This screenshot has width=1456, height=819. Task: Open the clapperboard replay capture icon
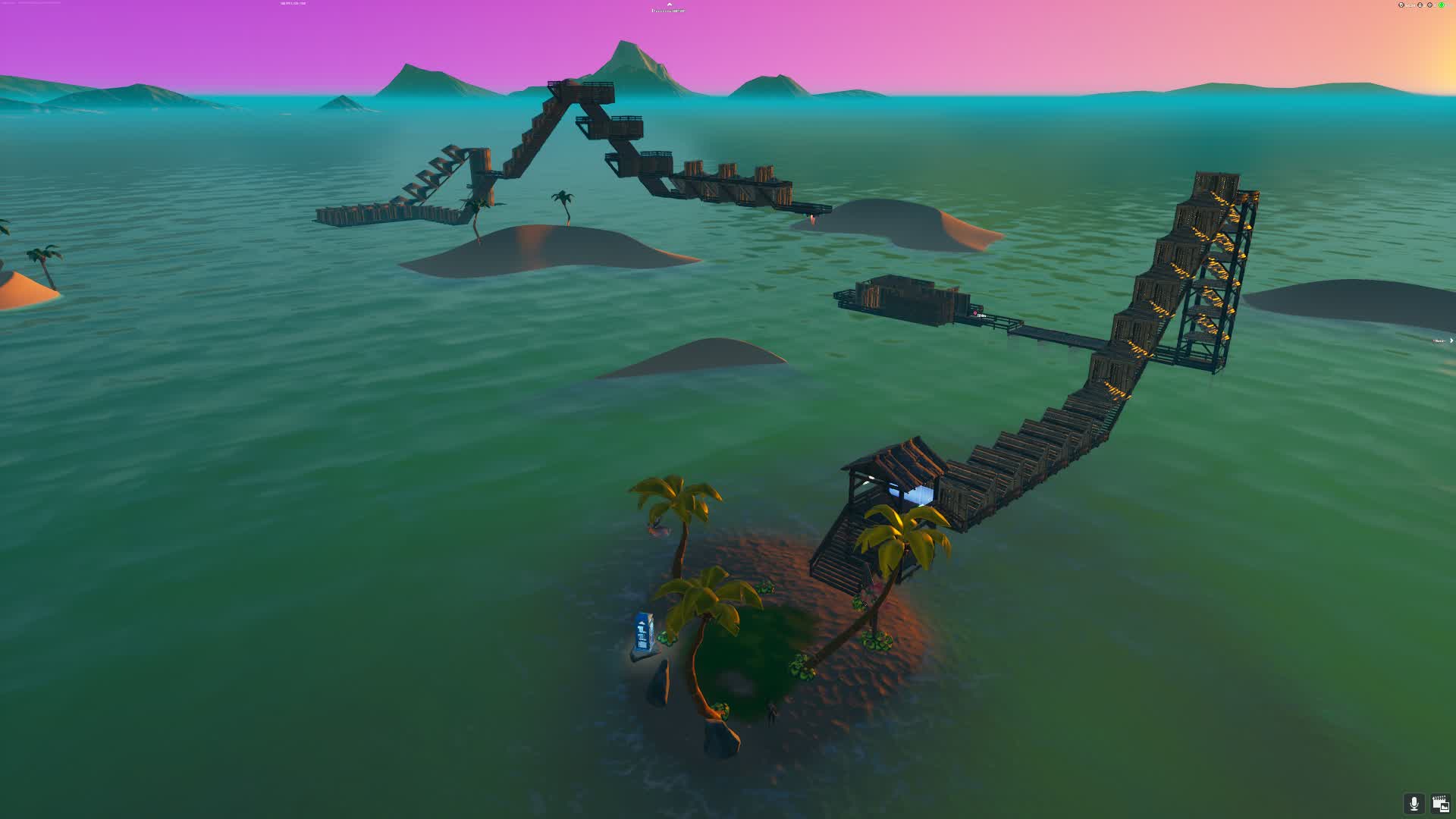(x=1440, y=803)
